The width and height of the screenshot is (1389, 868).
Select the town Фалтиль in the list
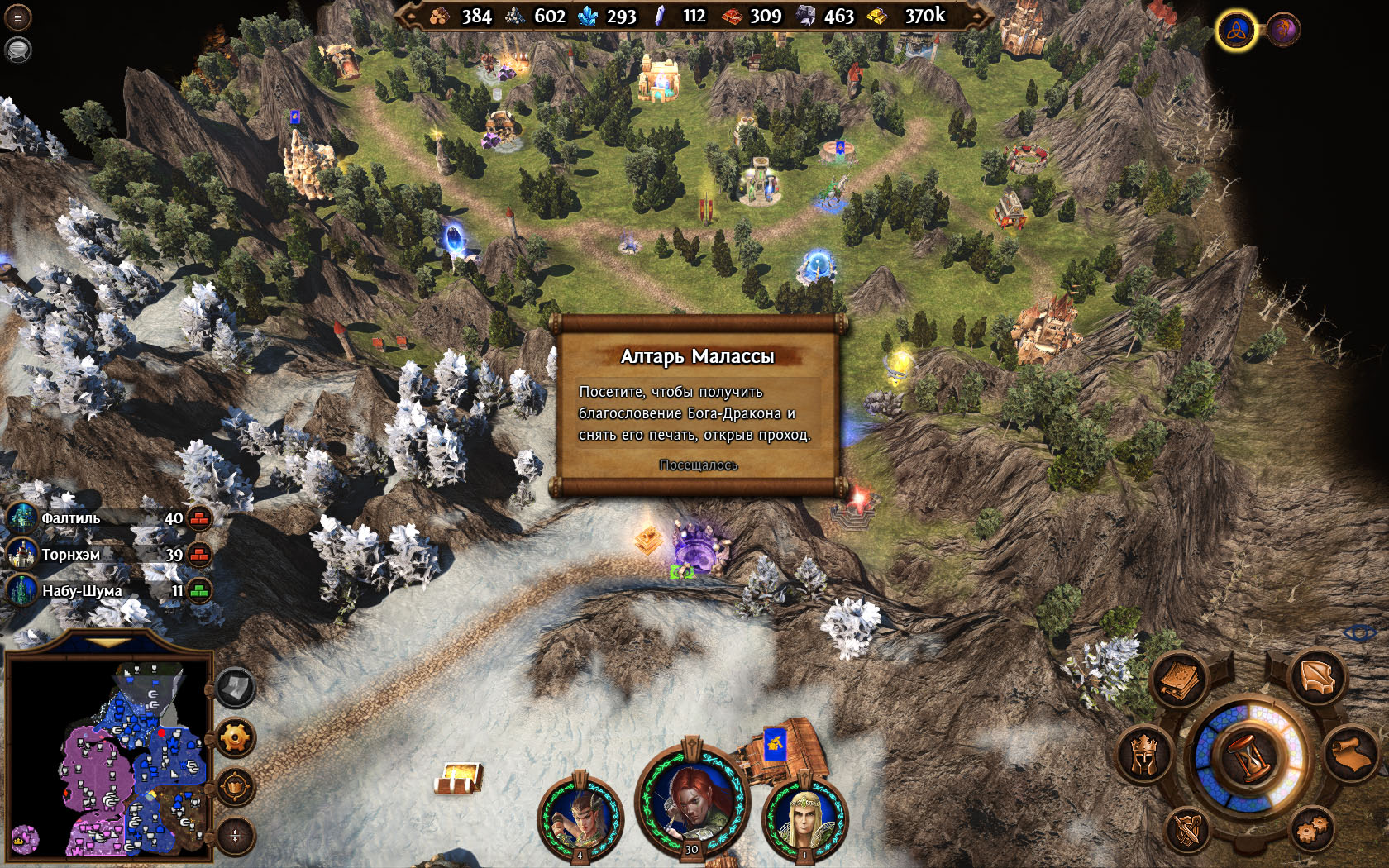(71, 518)
